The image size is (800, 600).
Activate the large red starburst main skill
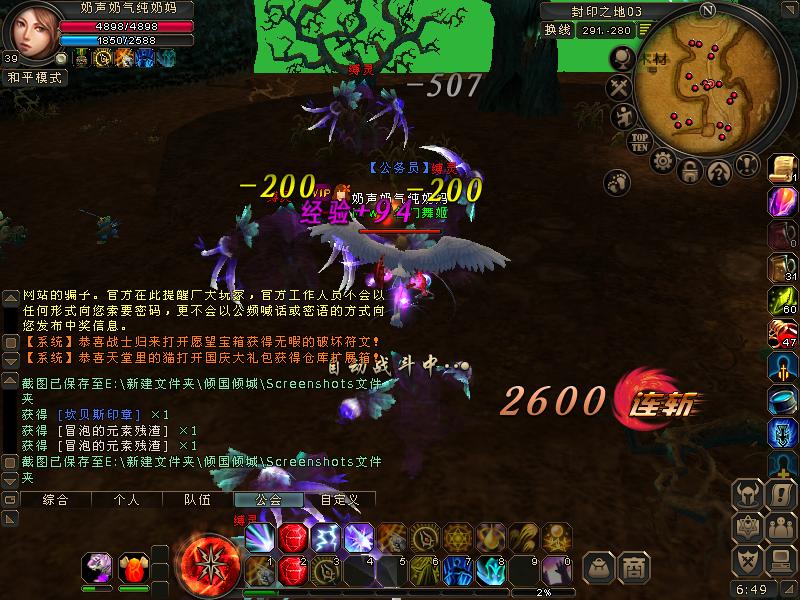(207, 559)
